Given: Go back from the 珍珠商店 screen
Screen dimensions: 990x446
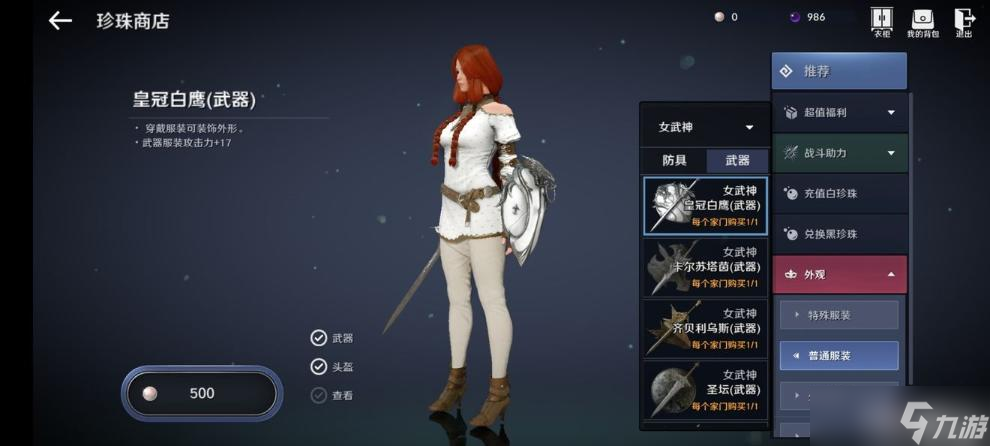Looking at the screenshot, I should click(x=60, y=21).
